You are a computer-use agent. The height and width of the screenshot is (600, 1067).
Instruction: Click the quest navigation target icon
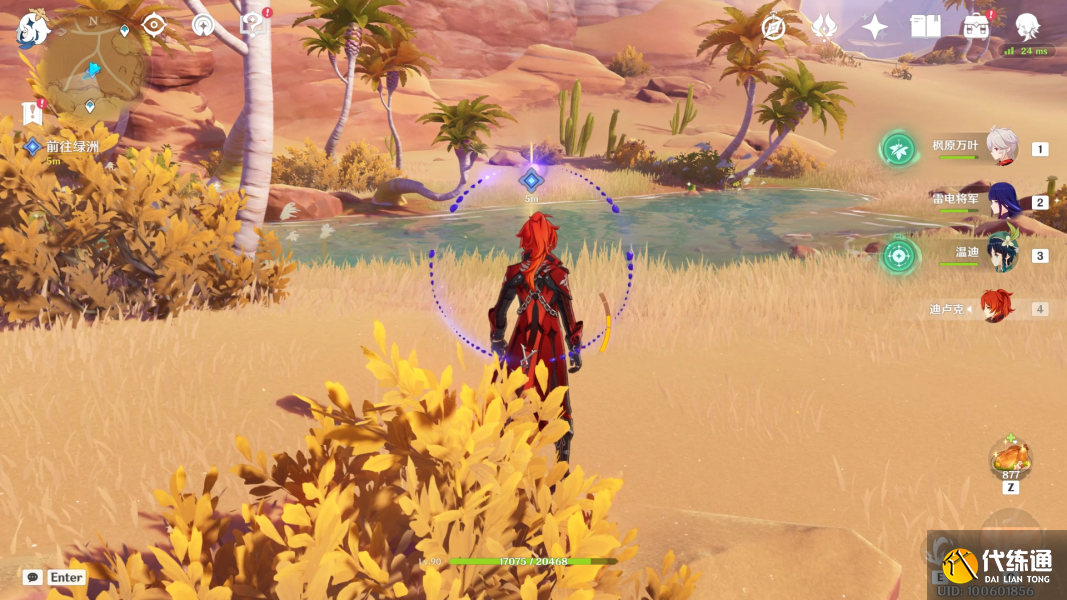(154, 25)
